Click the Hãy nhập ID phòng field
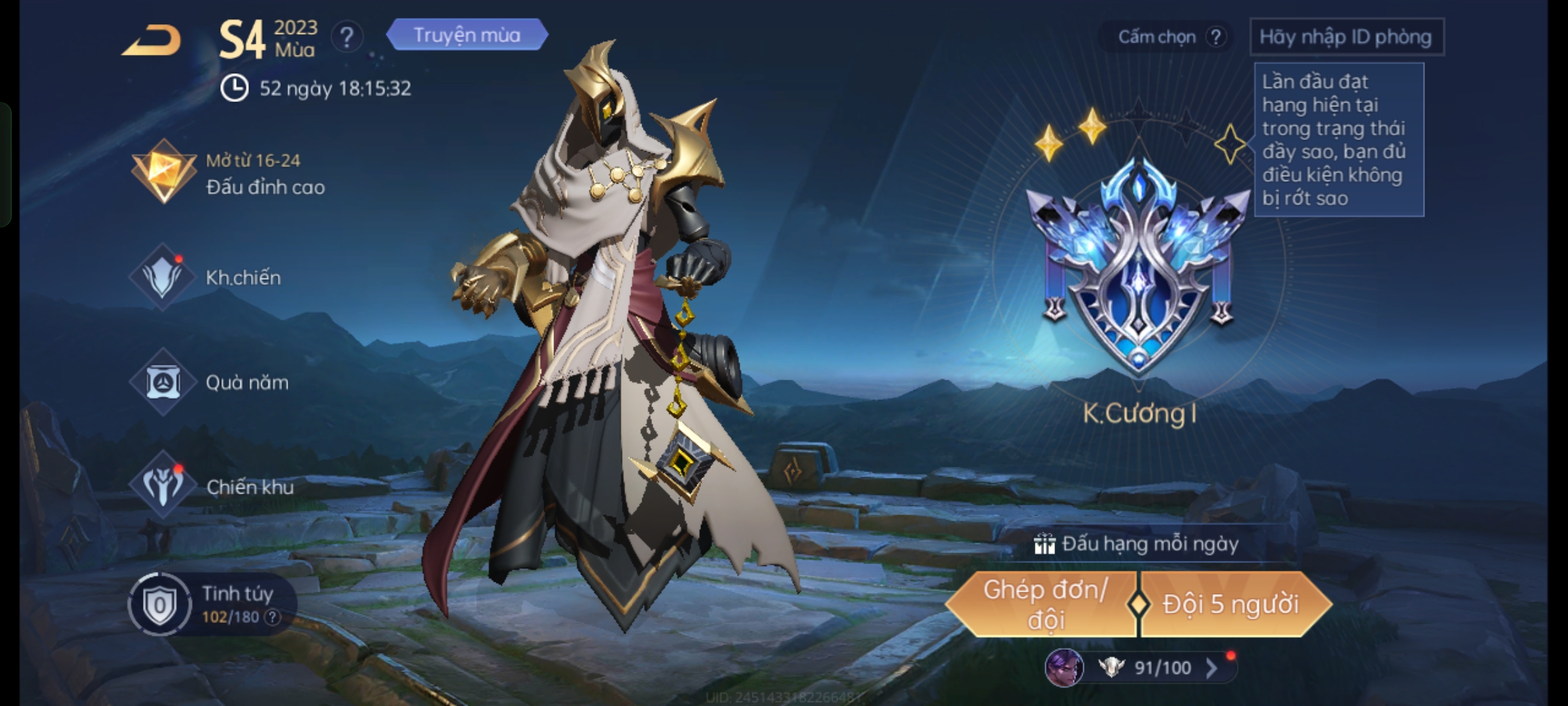Screen dimensions: 1568x706 [x=1346, y=37]
